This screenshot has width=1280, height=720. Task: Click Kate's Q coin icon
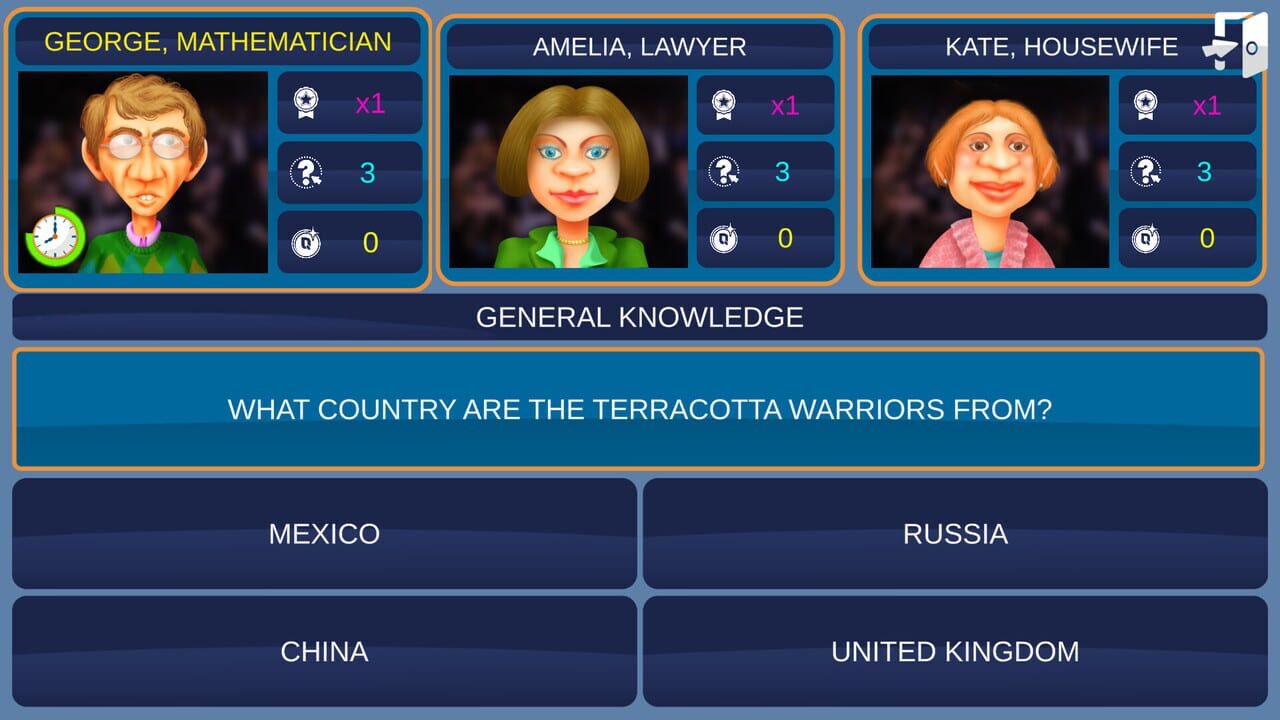tap(1146, 239)
